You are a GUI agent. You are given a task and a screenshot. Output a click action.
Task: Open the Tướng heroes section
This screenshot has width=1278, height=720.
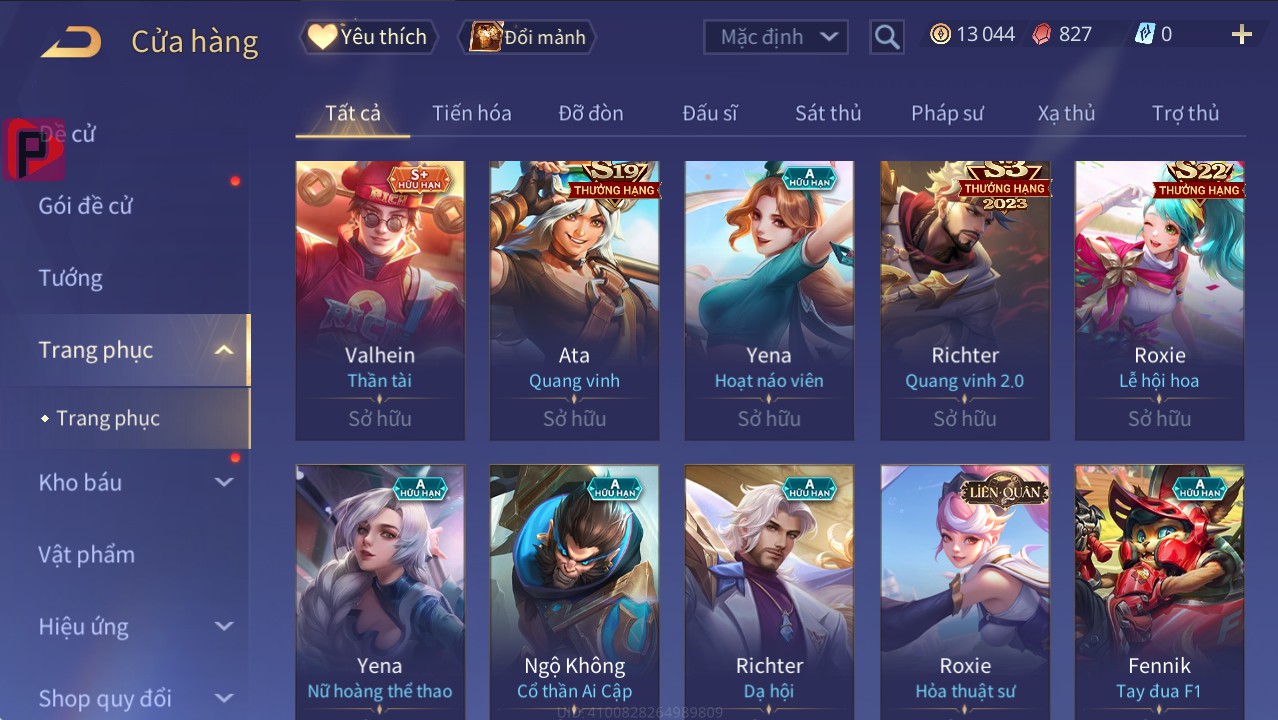(71, 278)
